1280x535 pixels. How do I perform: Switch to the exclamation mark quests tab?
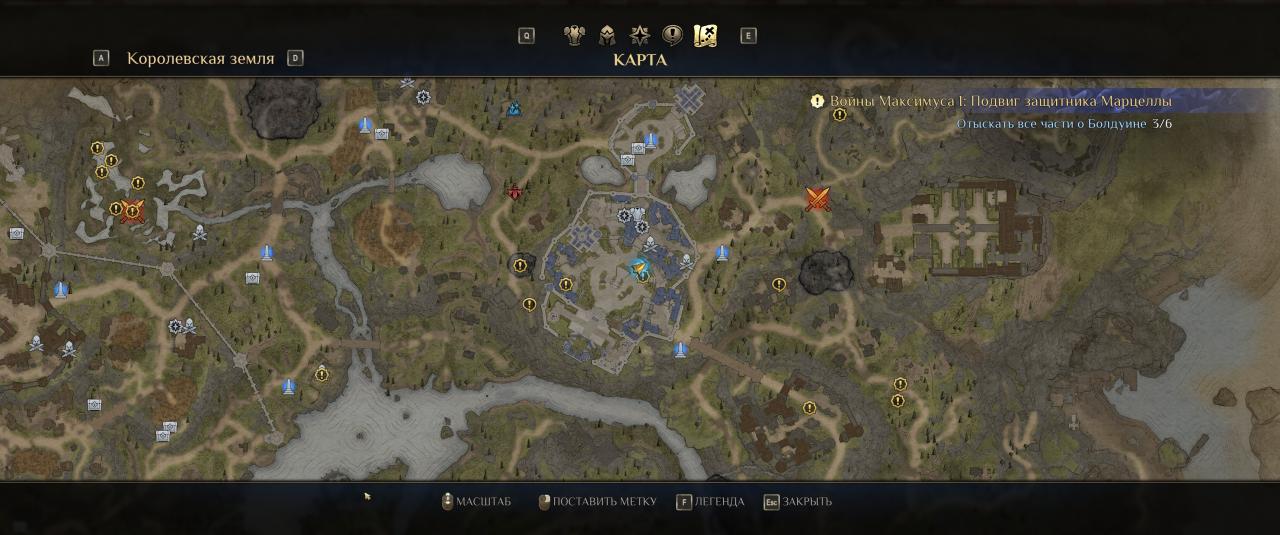click(x=673, y=36)
